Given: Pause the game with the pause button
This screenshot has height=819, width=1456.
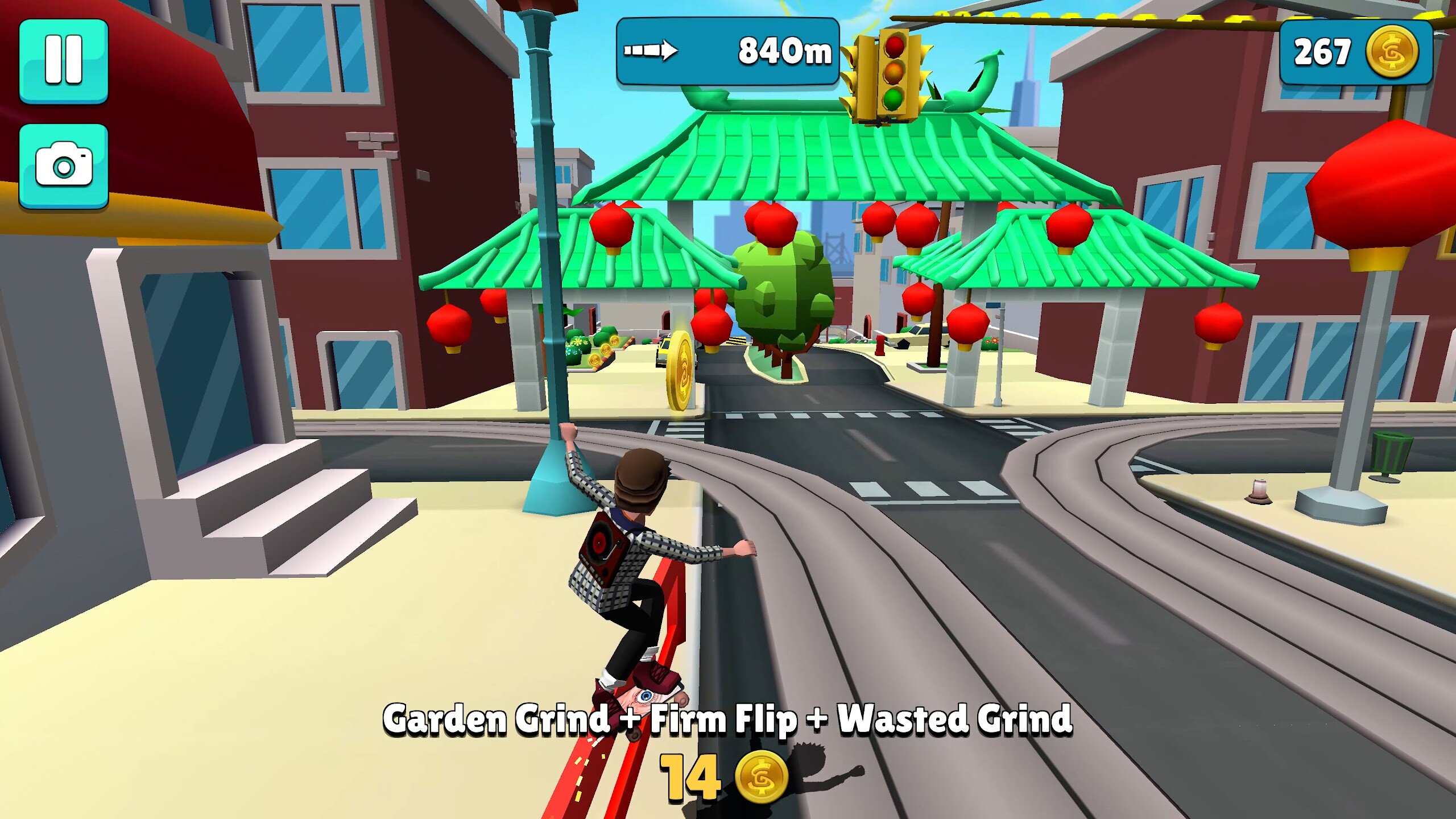Looking at the screenshot, I should click(x=64, y=60).
